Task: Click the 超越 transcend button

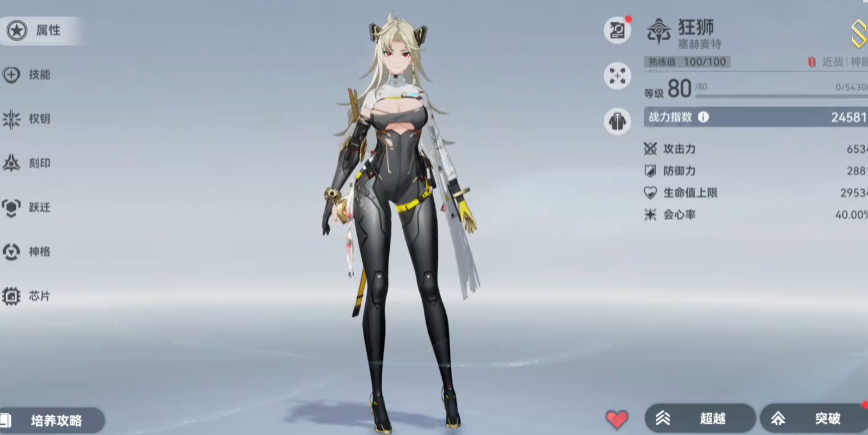Action: pyautogui.click(x=696, y=419)
